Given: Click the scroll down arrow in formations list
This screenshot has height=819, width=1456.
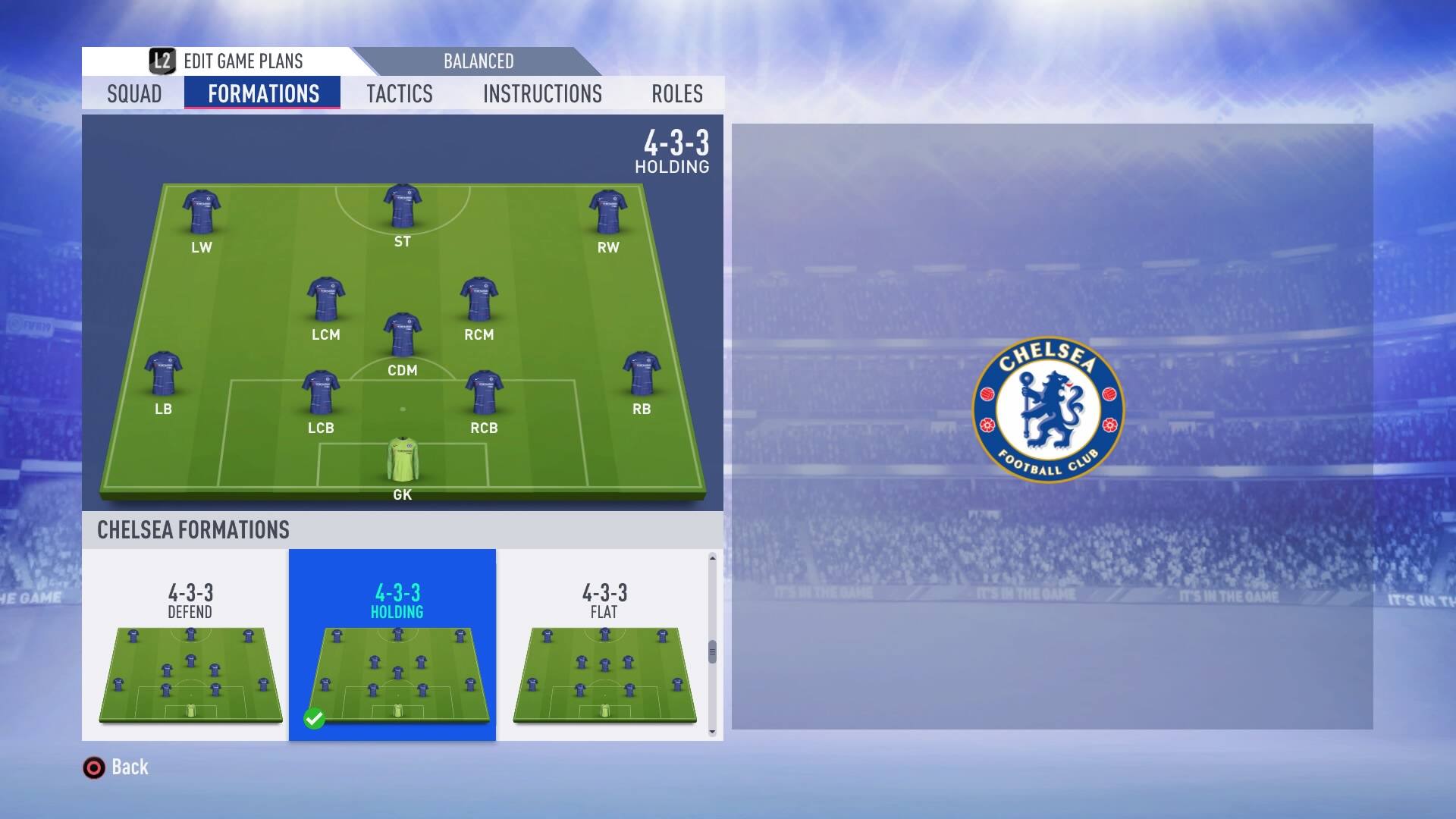Looking at the screenshot, I should [712, 732].
